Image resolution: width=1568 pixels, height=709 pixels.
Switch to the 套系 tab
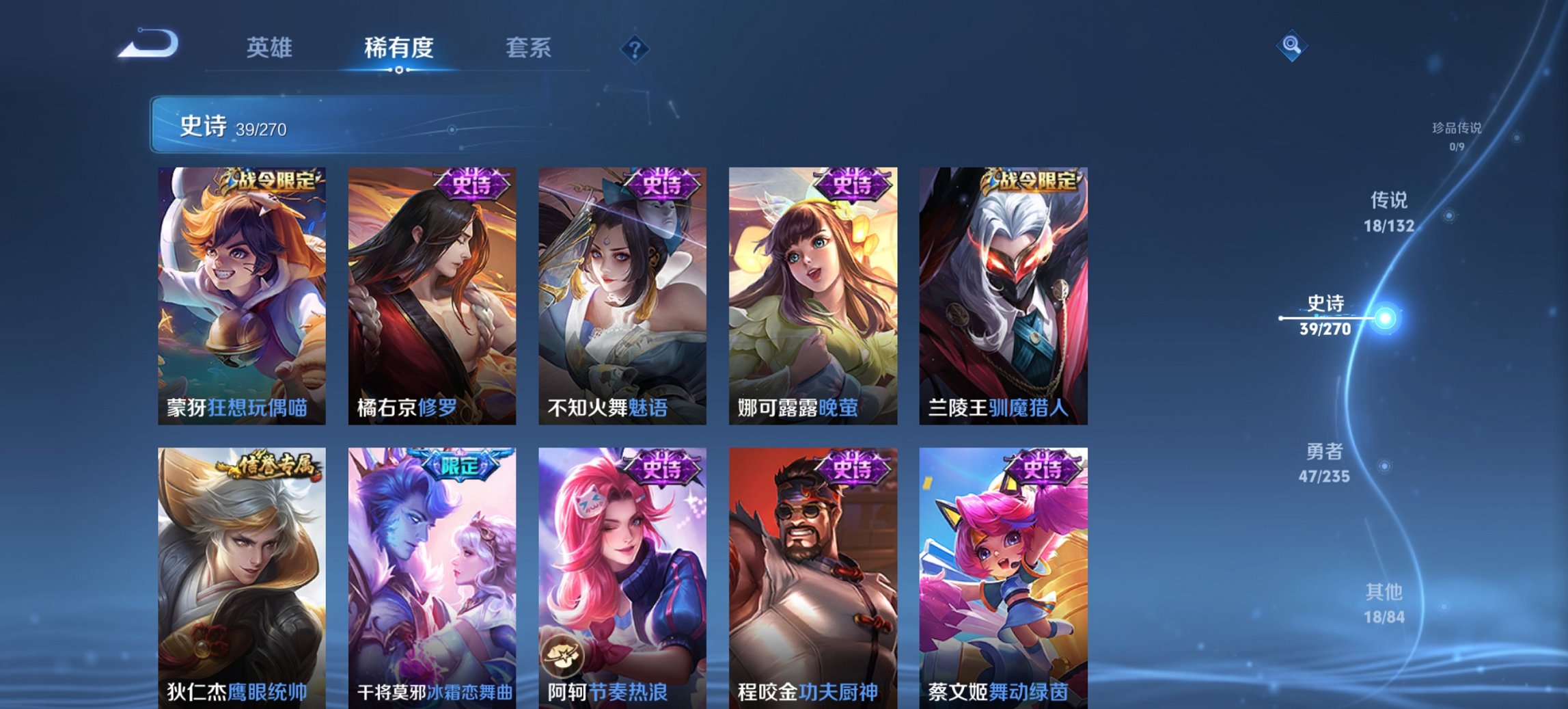529,48
